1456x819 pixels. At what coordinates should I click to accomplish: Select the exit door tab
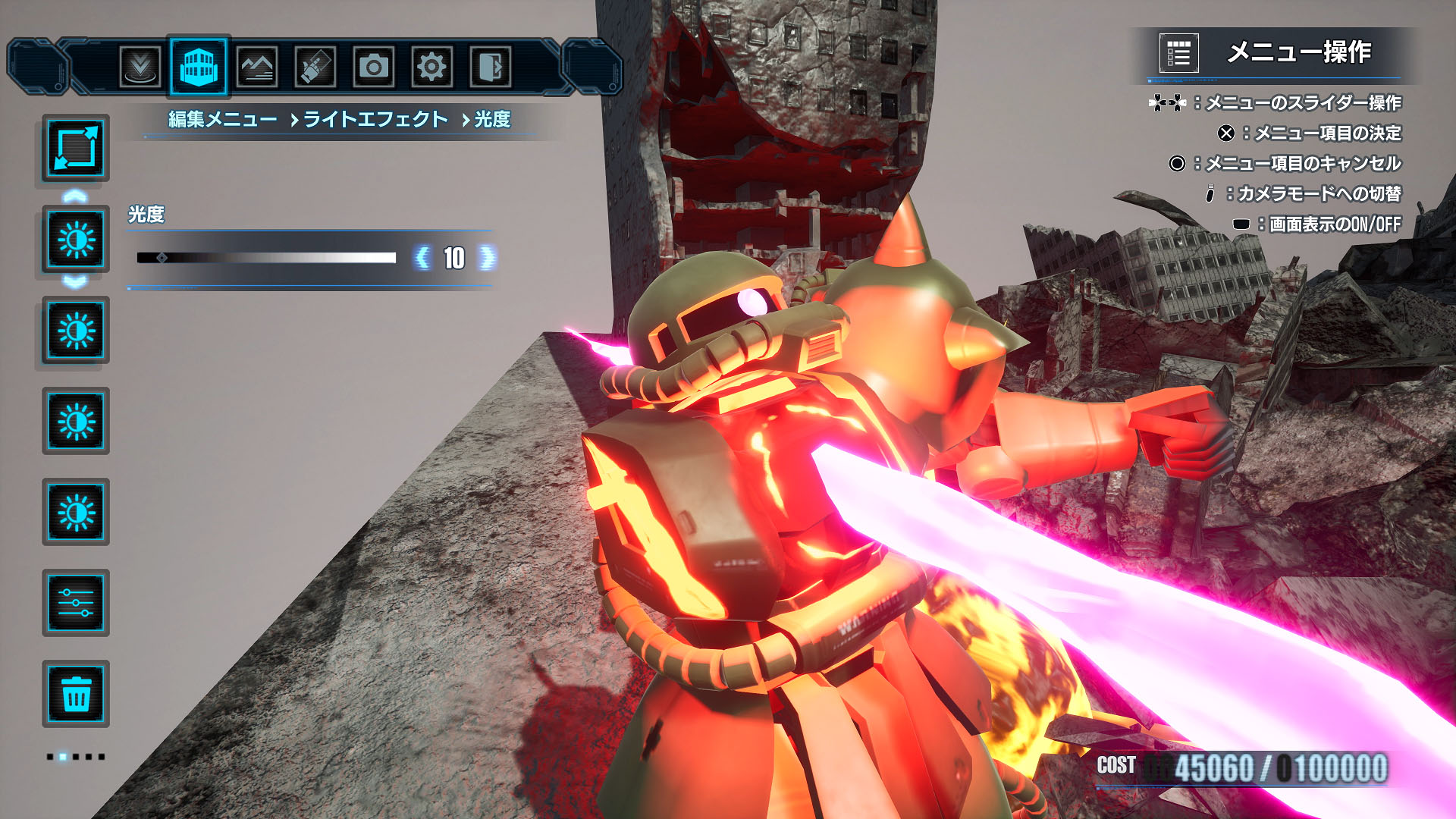click(x=490, y=67)
